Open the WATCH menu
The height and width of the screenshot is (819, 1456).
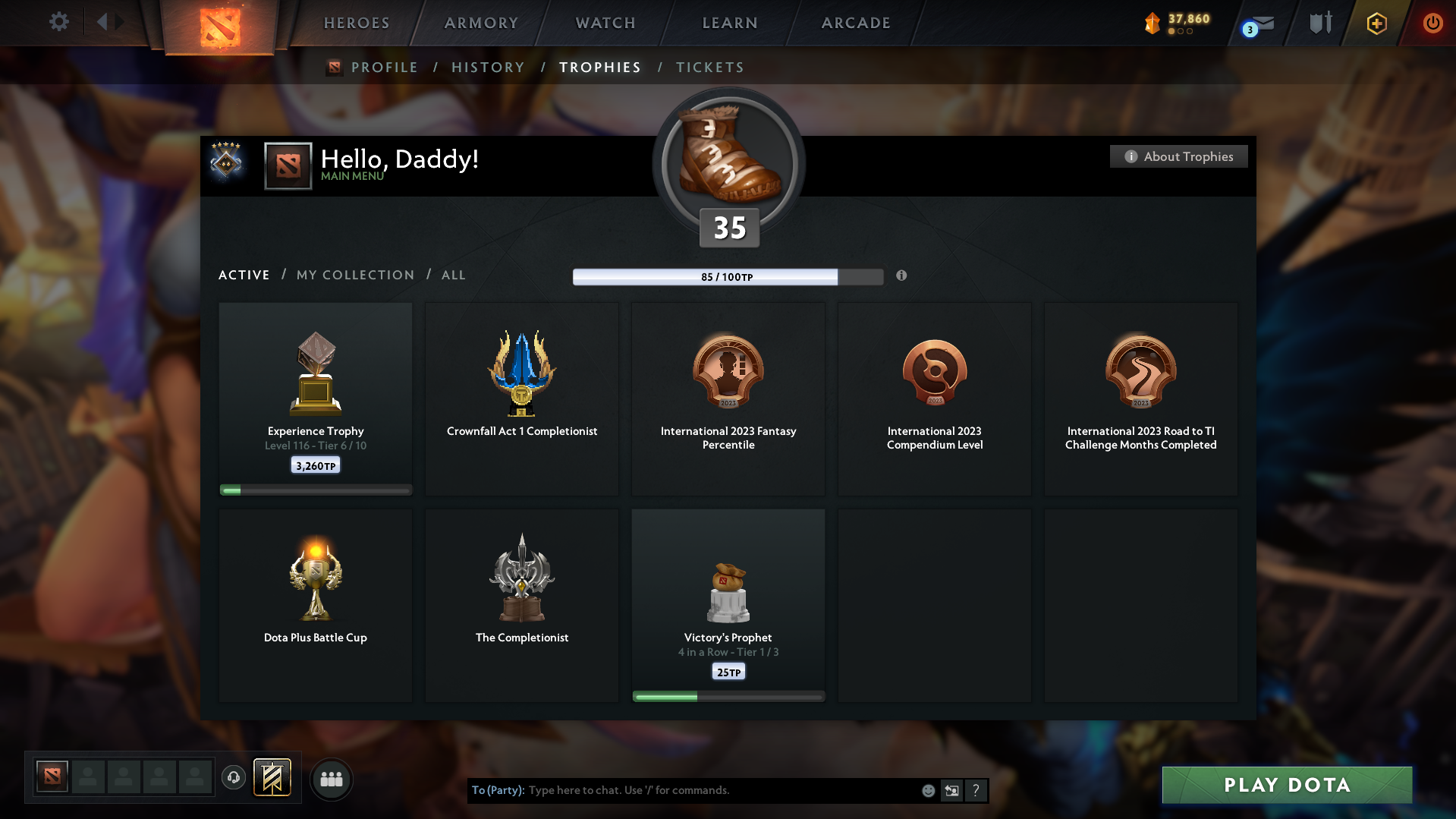click(x=604, y=23)
